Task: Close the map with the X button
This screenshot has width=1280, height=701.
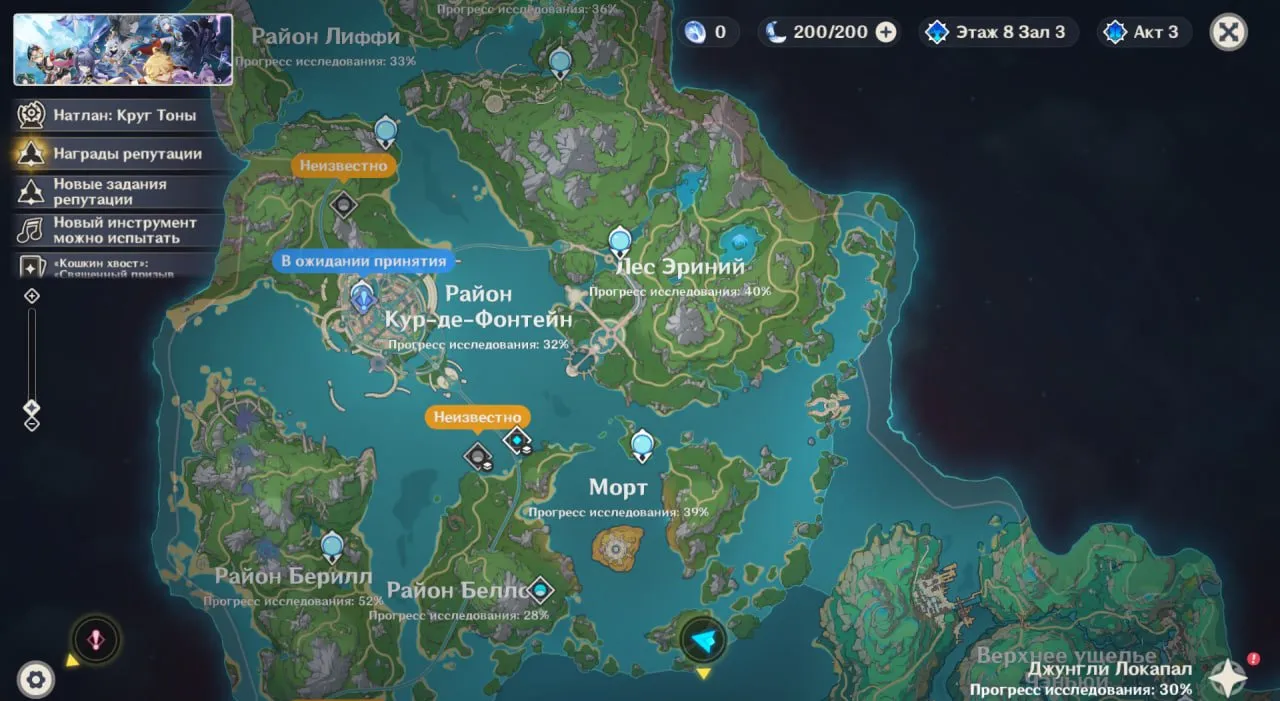Action: [x=1228, y=32]
